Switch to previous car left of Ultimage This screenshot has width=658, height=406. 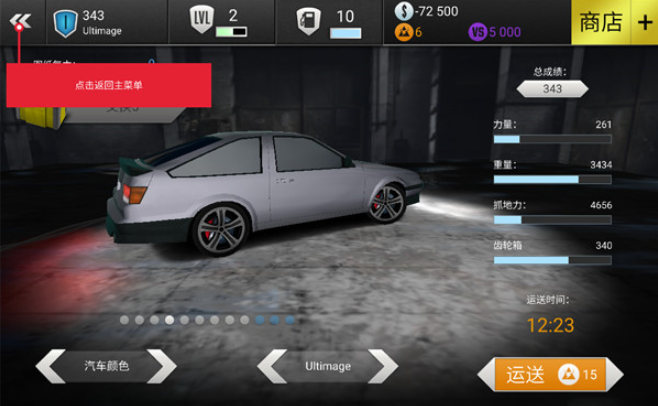pyautogui.click(x=272, y=366)
